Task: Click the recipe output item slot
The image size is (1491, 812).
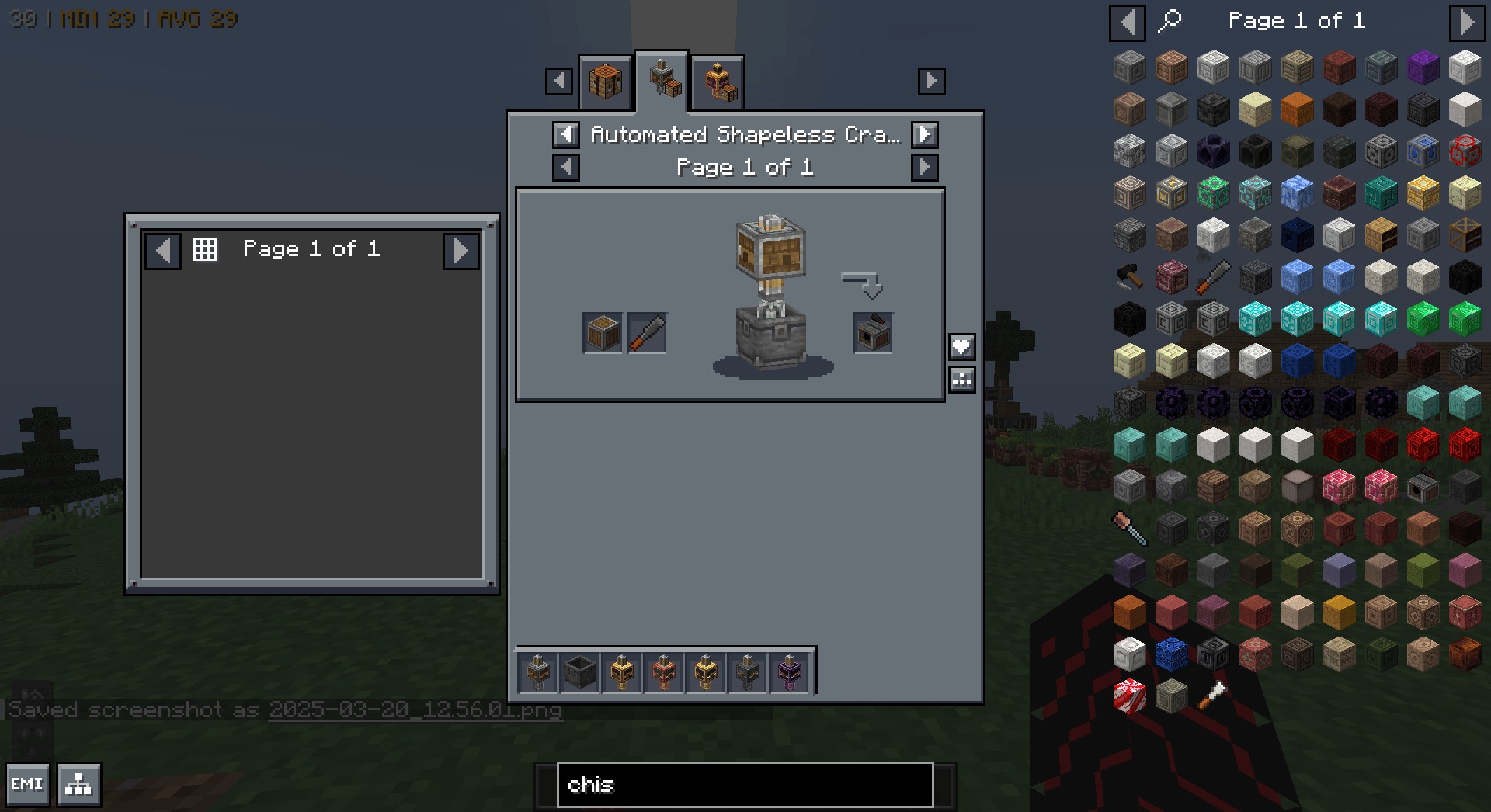Action: [x=872, y=333]
